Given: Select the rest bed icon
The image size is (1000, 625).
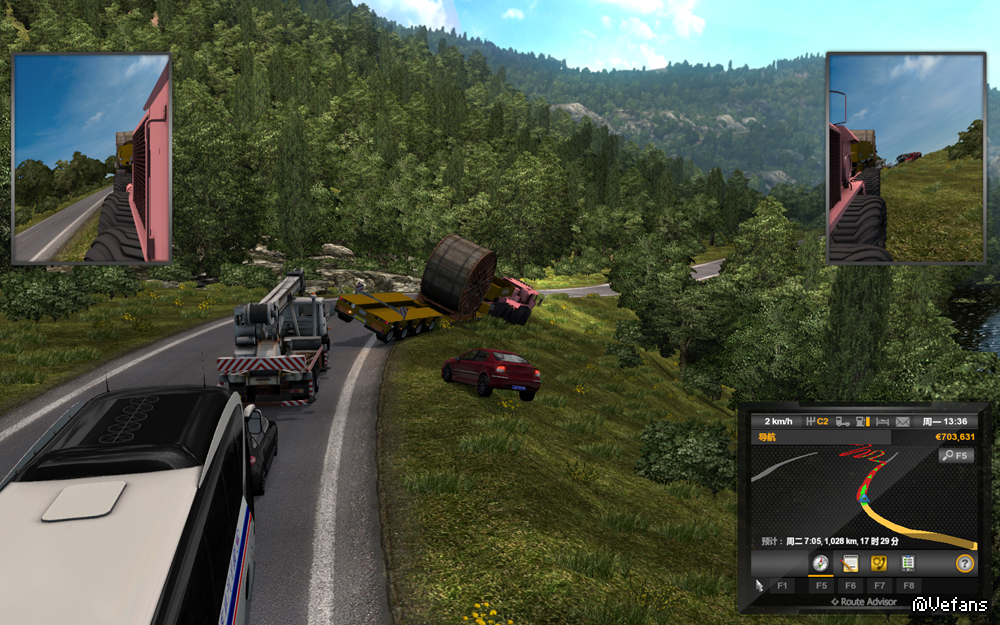Looking at the screenshot, I should point(882,422).
